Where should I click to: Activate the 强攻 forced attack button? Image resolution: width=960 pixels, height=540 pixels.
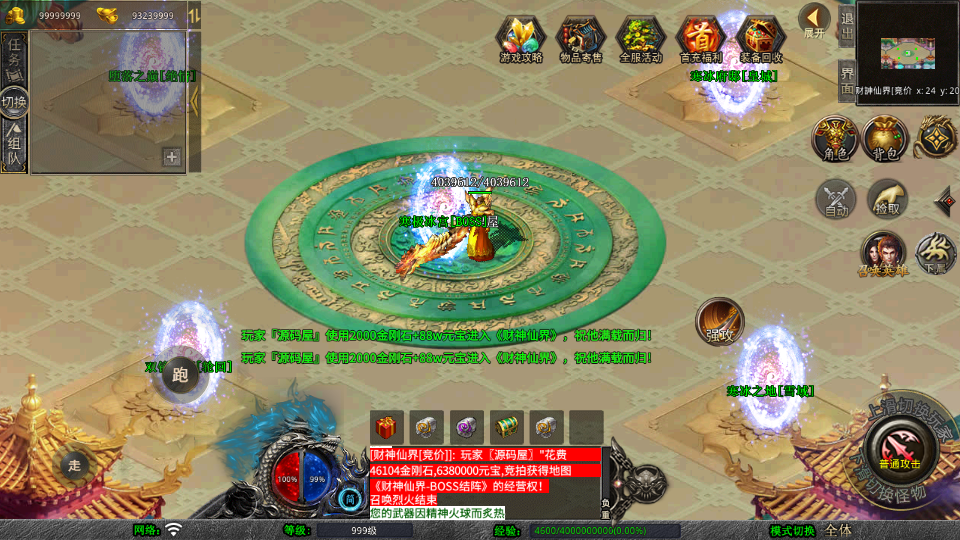click(720, 322)
